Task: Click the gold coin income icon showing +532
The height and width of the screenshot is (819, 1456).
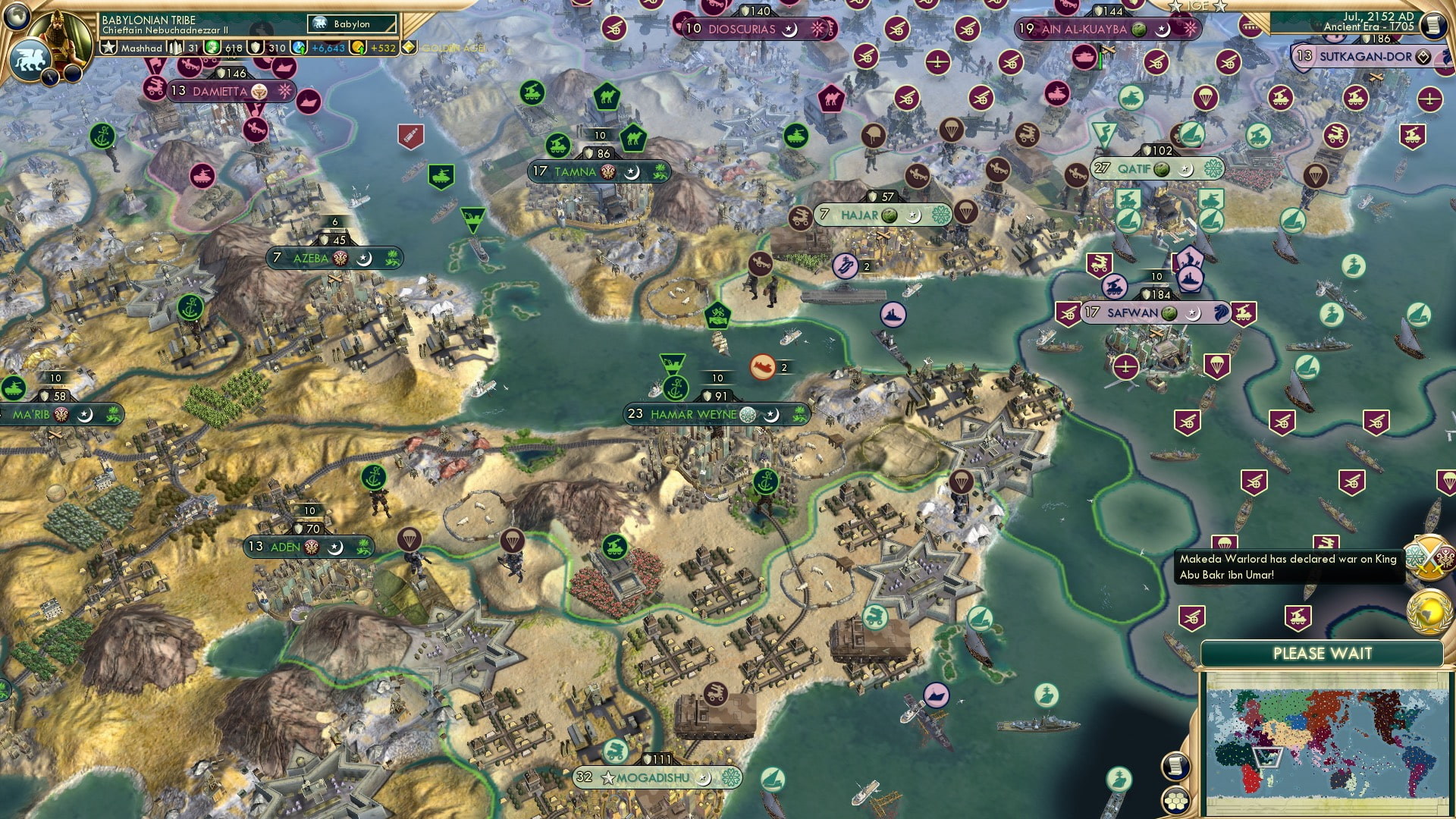Action: [359, 48]
